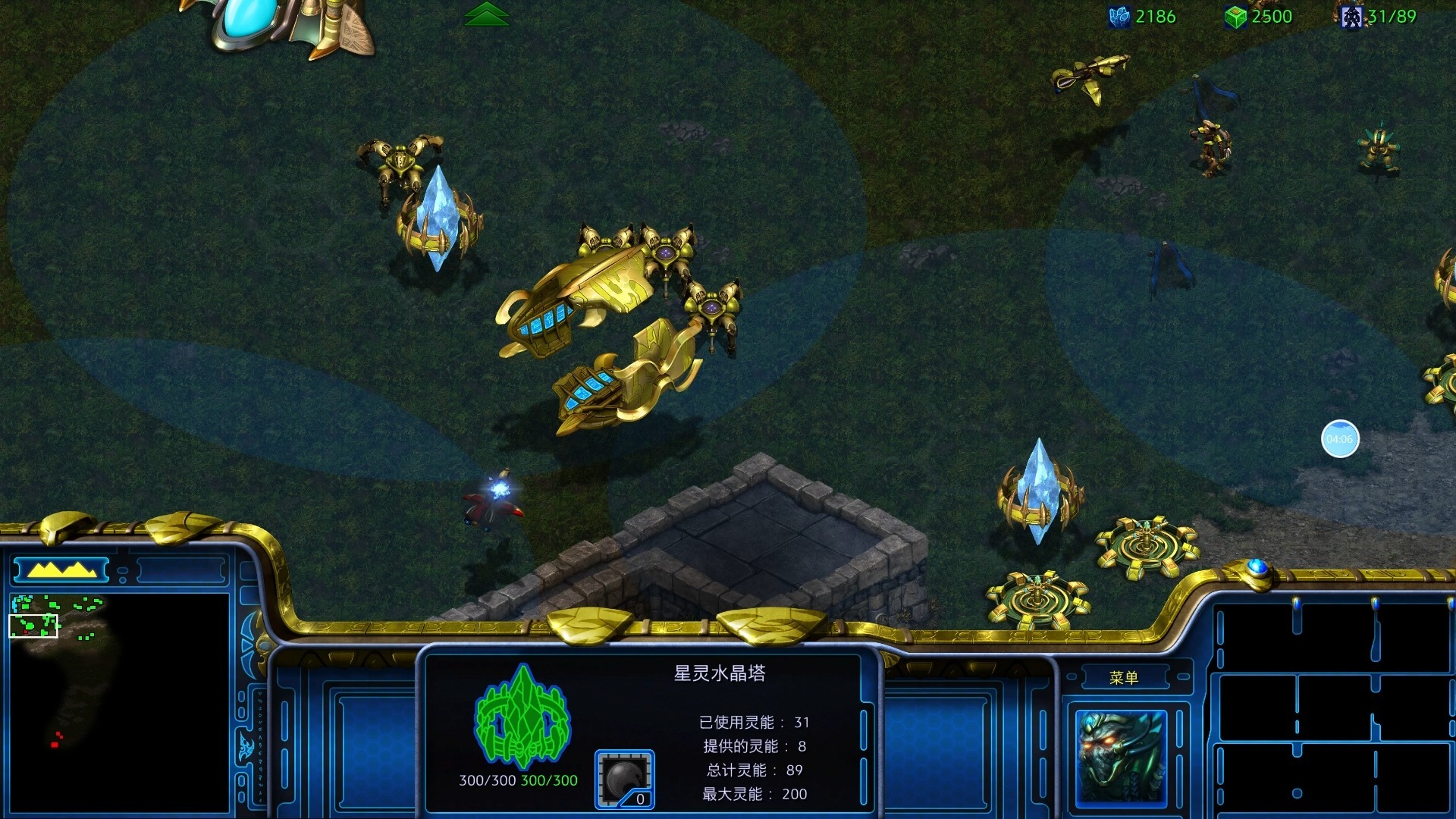Screen dimensions: 1456x819
Task: Toggle the minimap terrain button with yellow mountains
Action: coord(61,570)
